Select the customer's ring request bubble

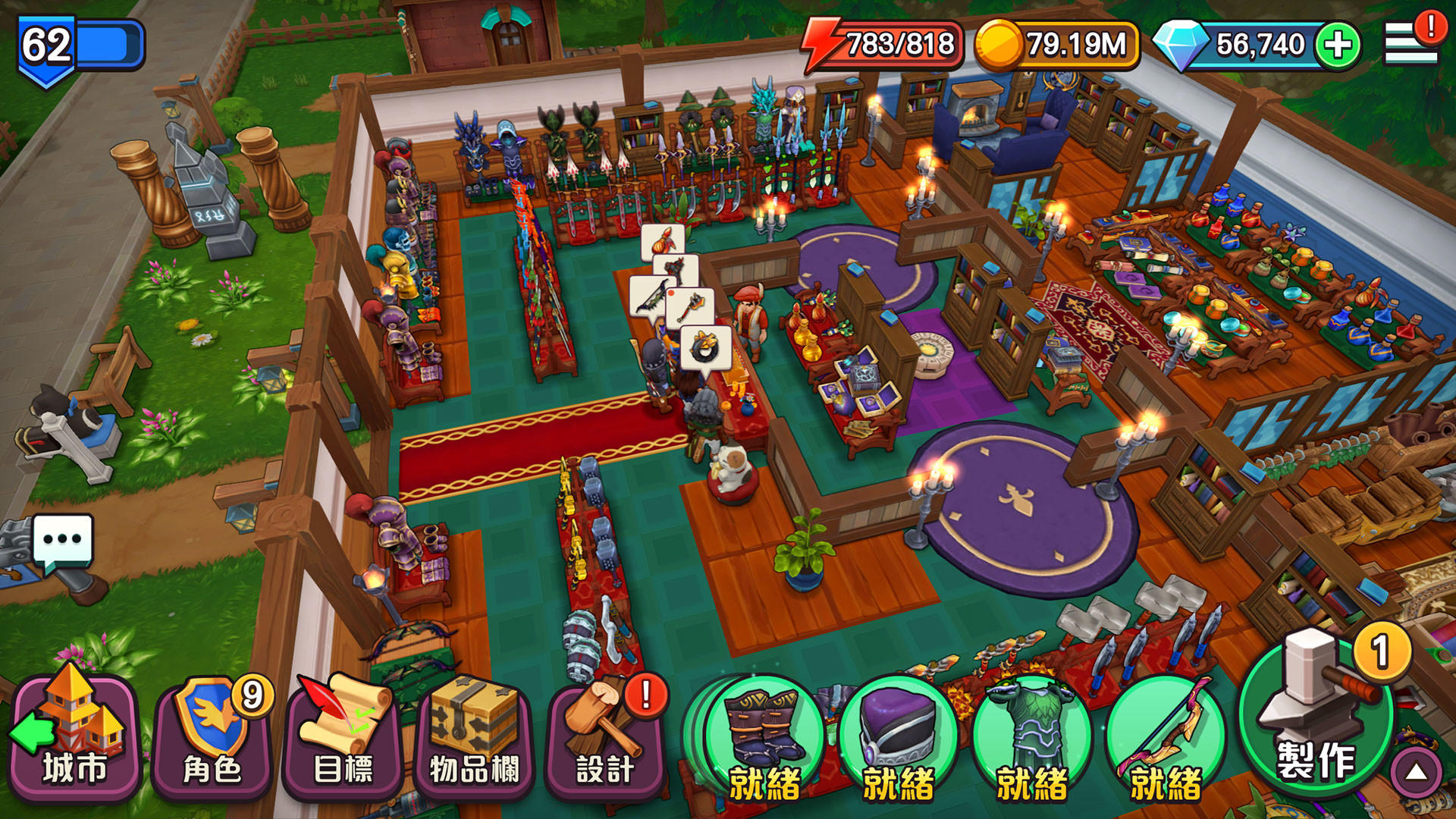pos(705,349)
